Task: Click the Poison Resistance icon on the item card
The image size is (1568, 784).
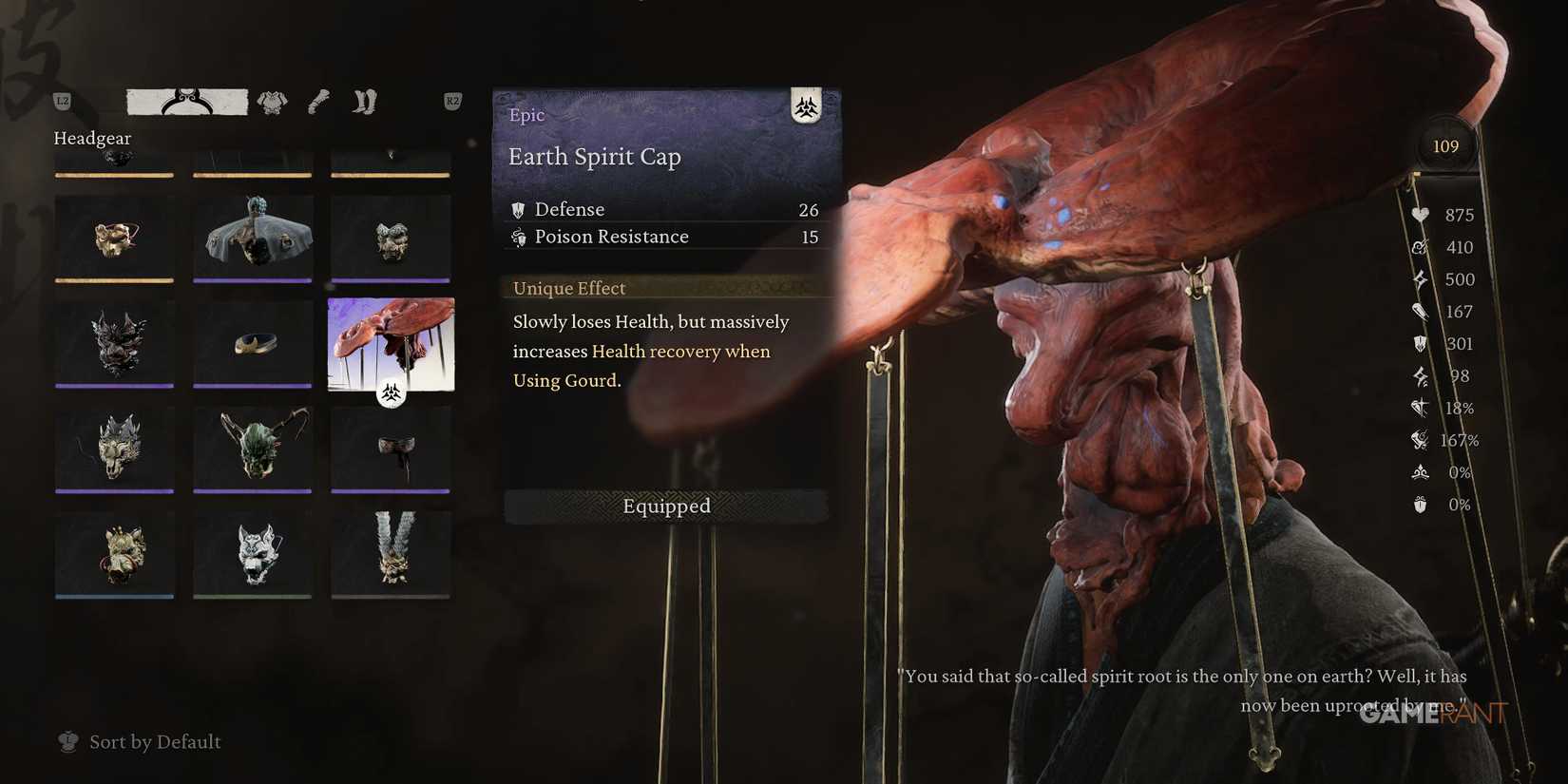Action: [519, 238]
